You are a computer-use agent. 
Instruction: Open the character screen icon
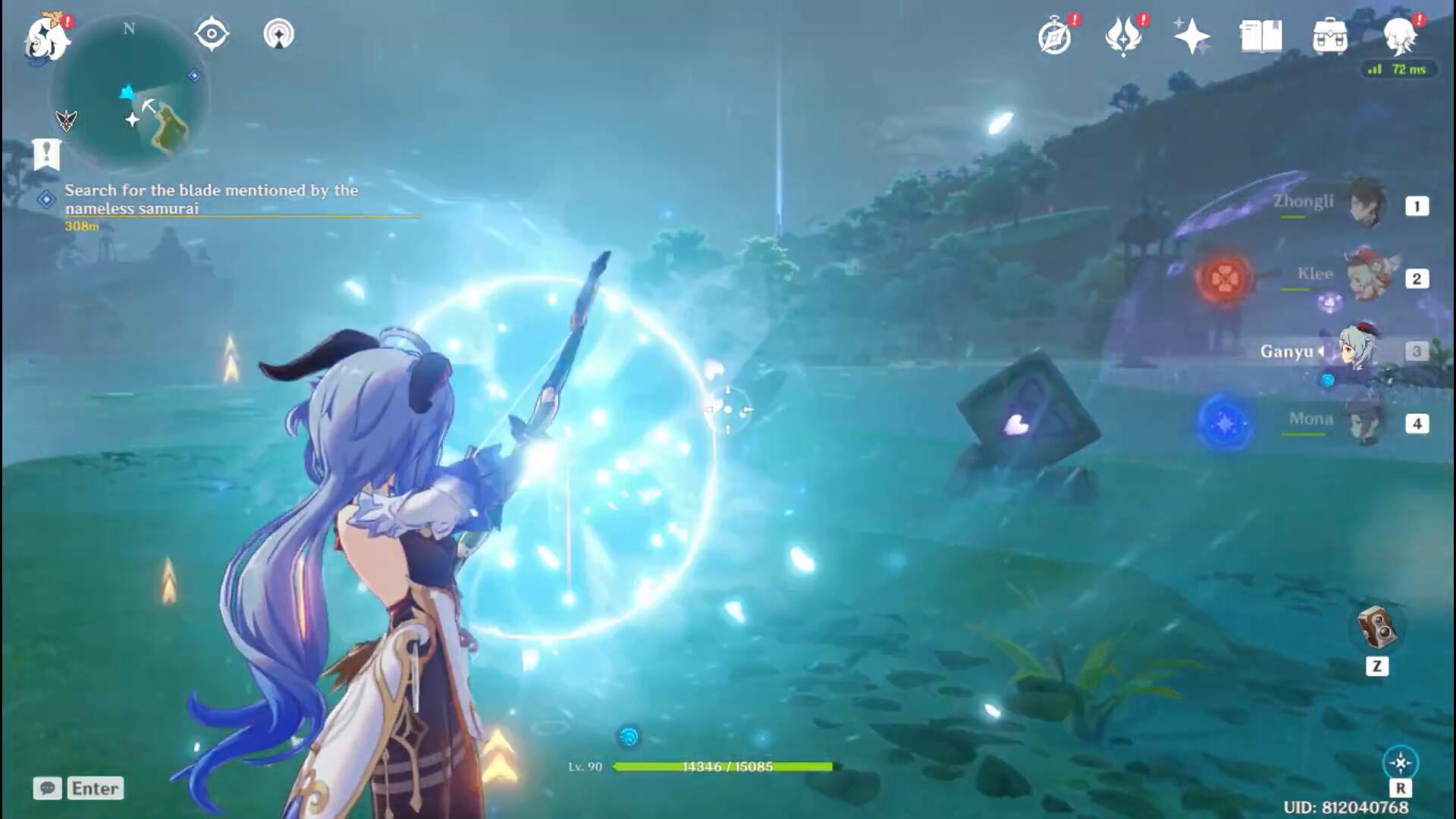(x=1400, y=35)
